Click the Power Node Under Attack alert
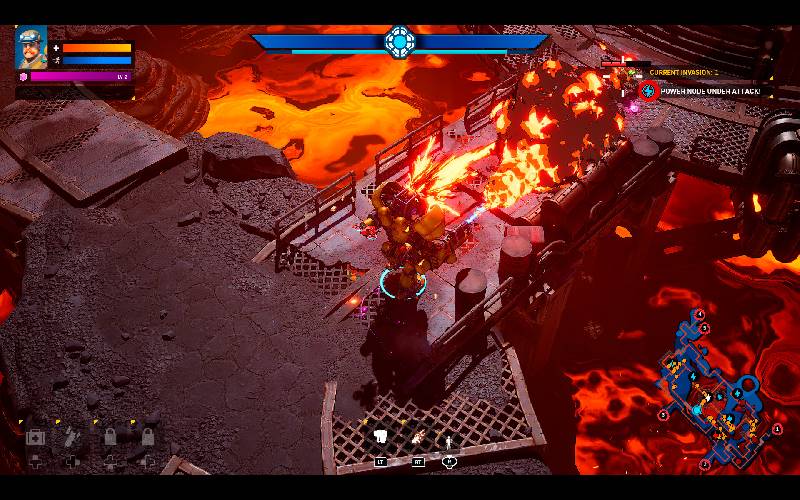The height and width of the screenshot is (500, 800). coord(710,91)
